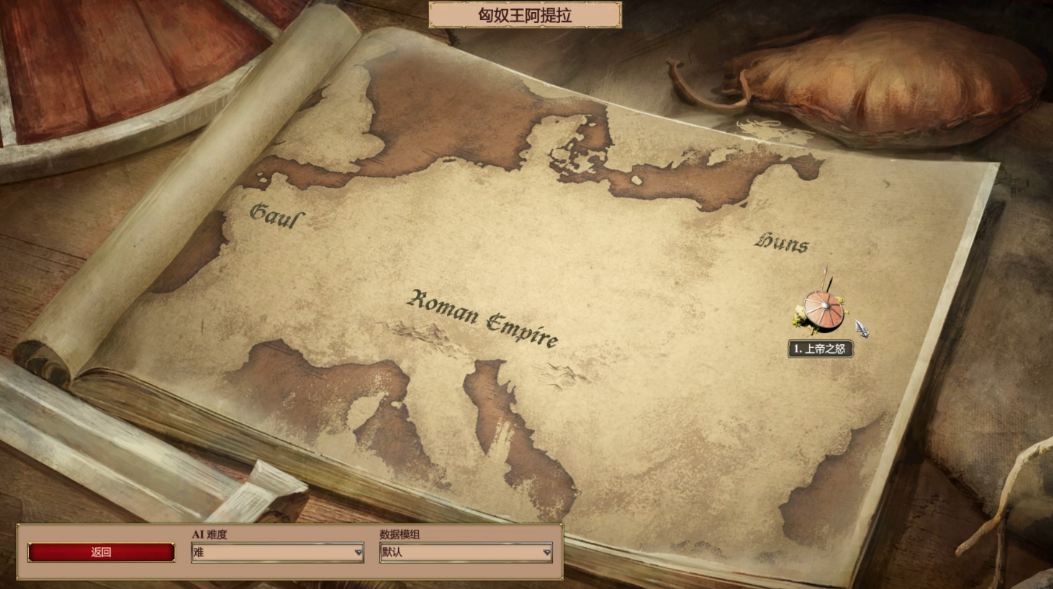This screenshot has height=589, width=1053.
Task: Open the AI 难度 difficulty dropdown
Action: tap(277, 552)
